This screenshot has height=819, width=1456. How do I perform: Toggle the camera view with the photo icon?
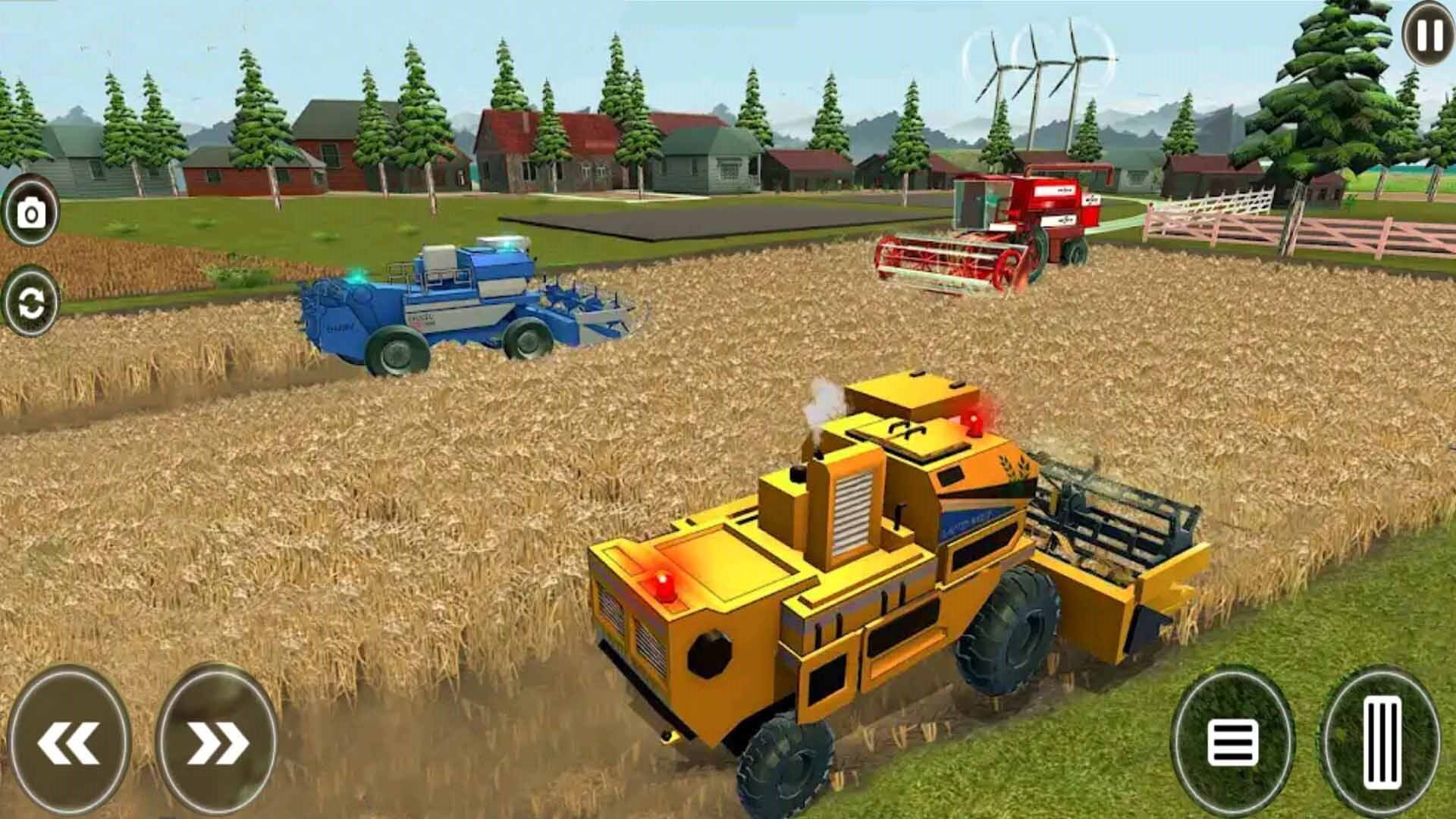30,215
